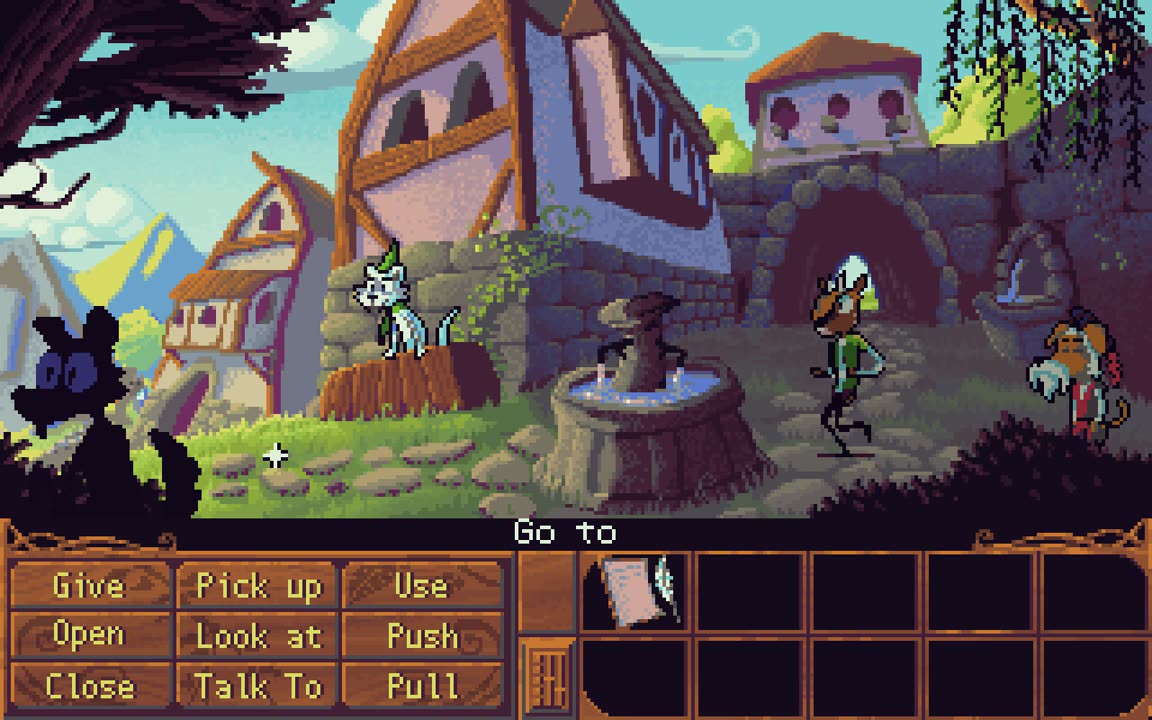Screen dimensions: 1152x720
Task: Activate the Pull verb
Action: [x=422, y=686]
